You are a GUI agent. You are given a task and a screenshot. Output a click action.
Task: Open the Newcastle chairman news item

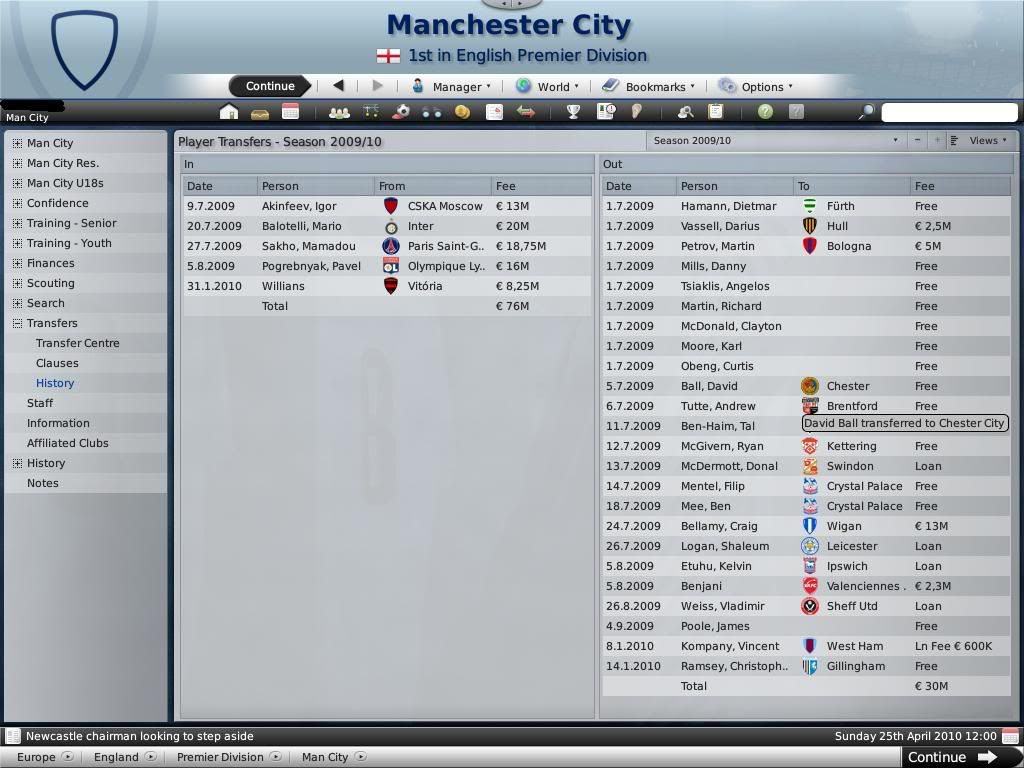tap(140, 736)
